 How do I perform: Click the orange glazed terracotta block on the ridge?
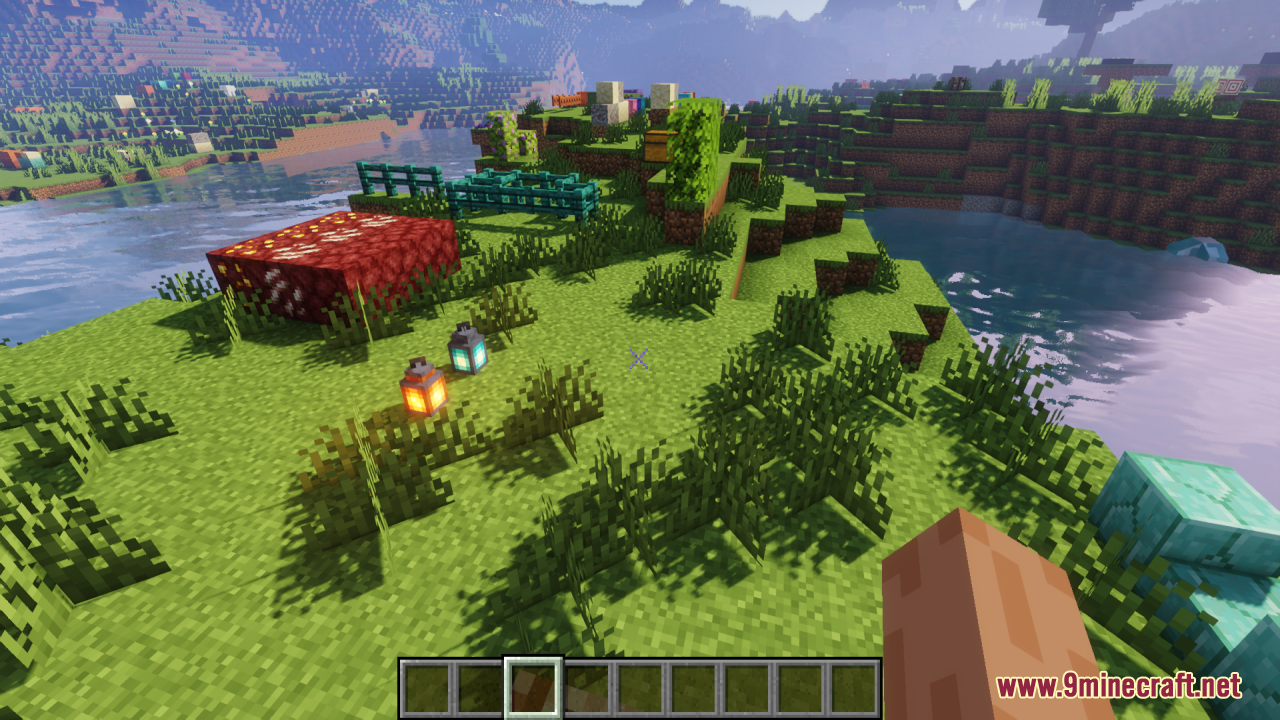click(568, 102)
